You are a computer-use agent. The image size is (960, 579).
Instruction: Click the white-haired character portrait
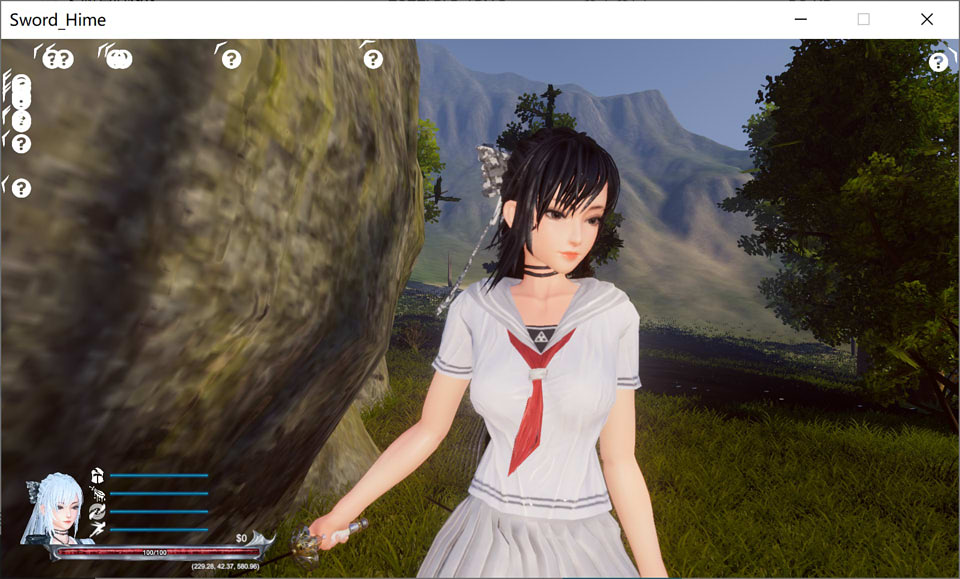click(55, 508)
